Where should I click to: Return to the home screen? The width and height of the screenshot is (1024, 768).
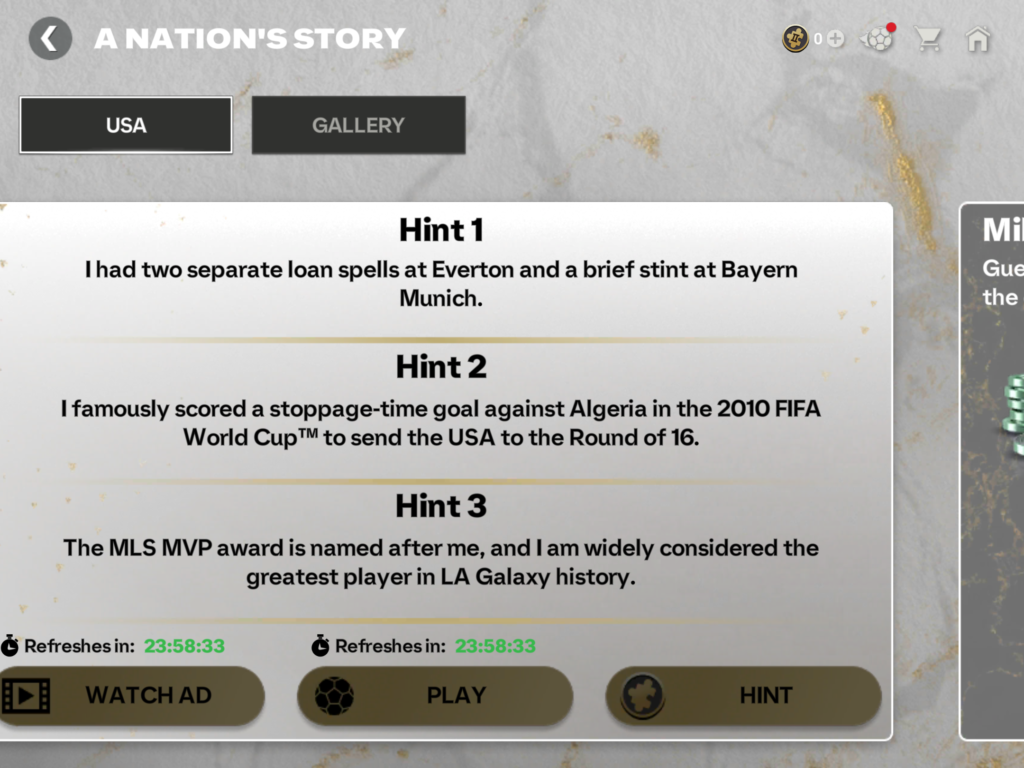coord(978,39)
